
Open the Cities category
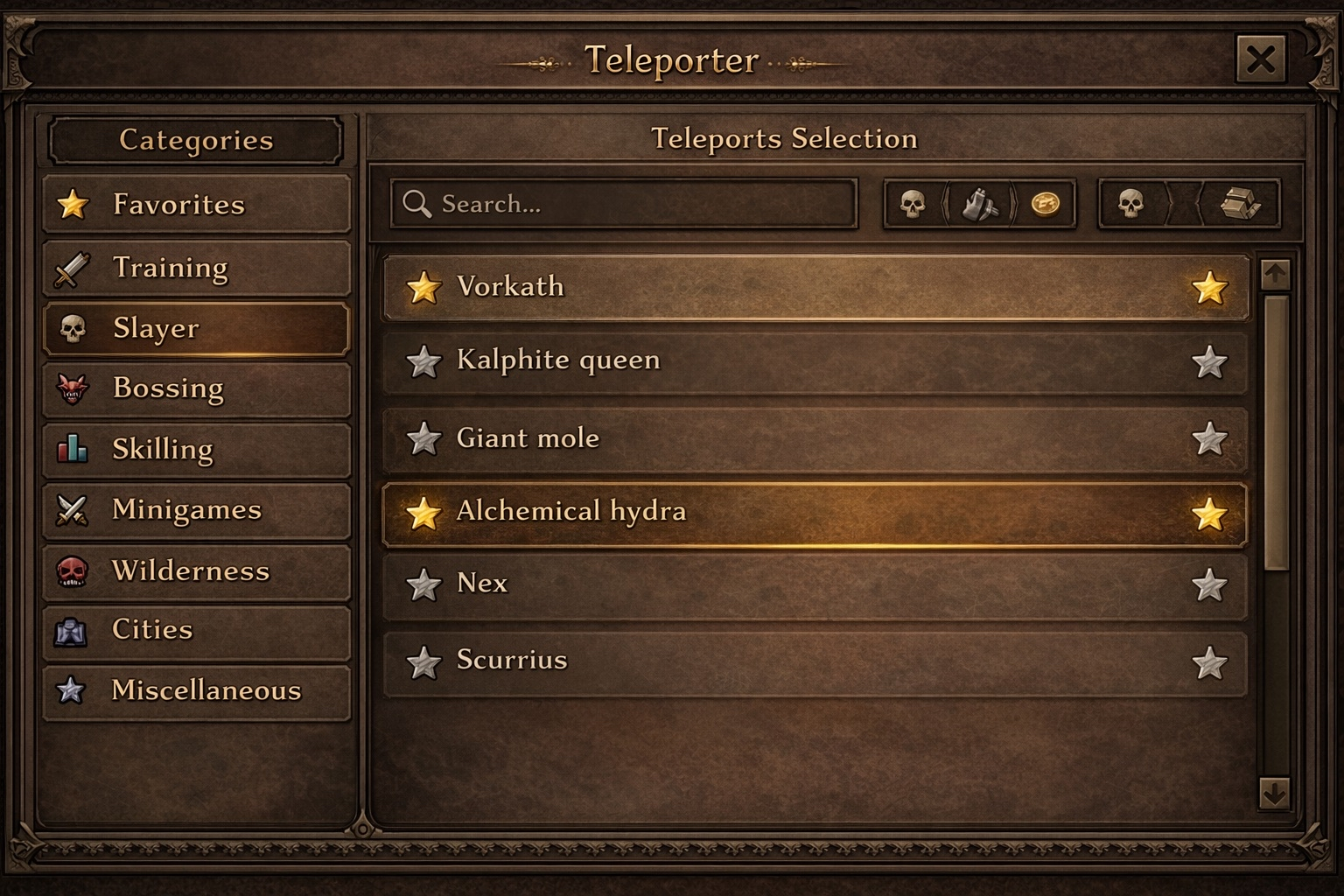pyautogui.click(x=197, y=630)
